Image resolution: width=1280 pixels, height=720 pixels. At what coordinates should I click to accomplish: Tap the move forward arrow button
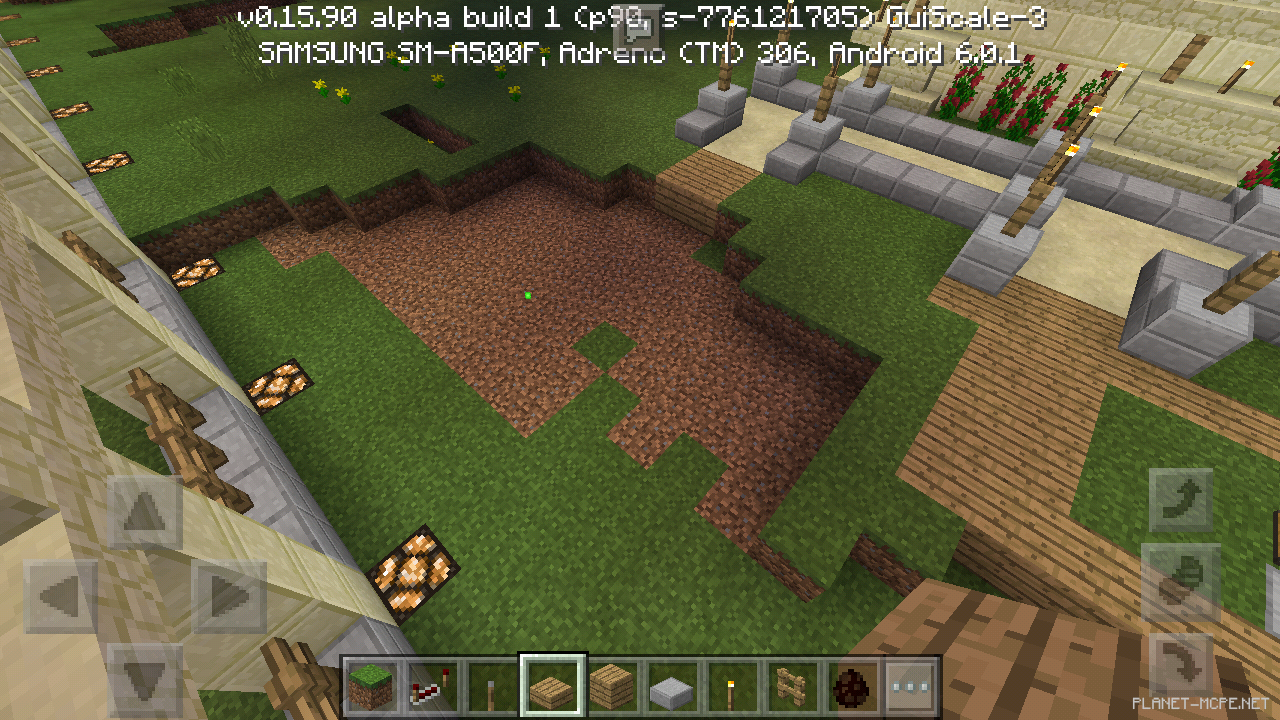pyautogui.click(x=145, y=512)
